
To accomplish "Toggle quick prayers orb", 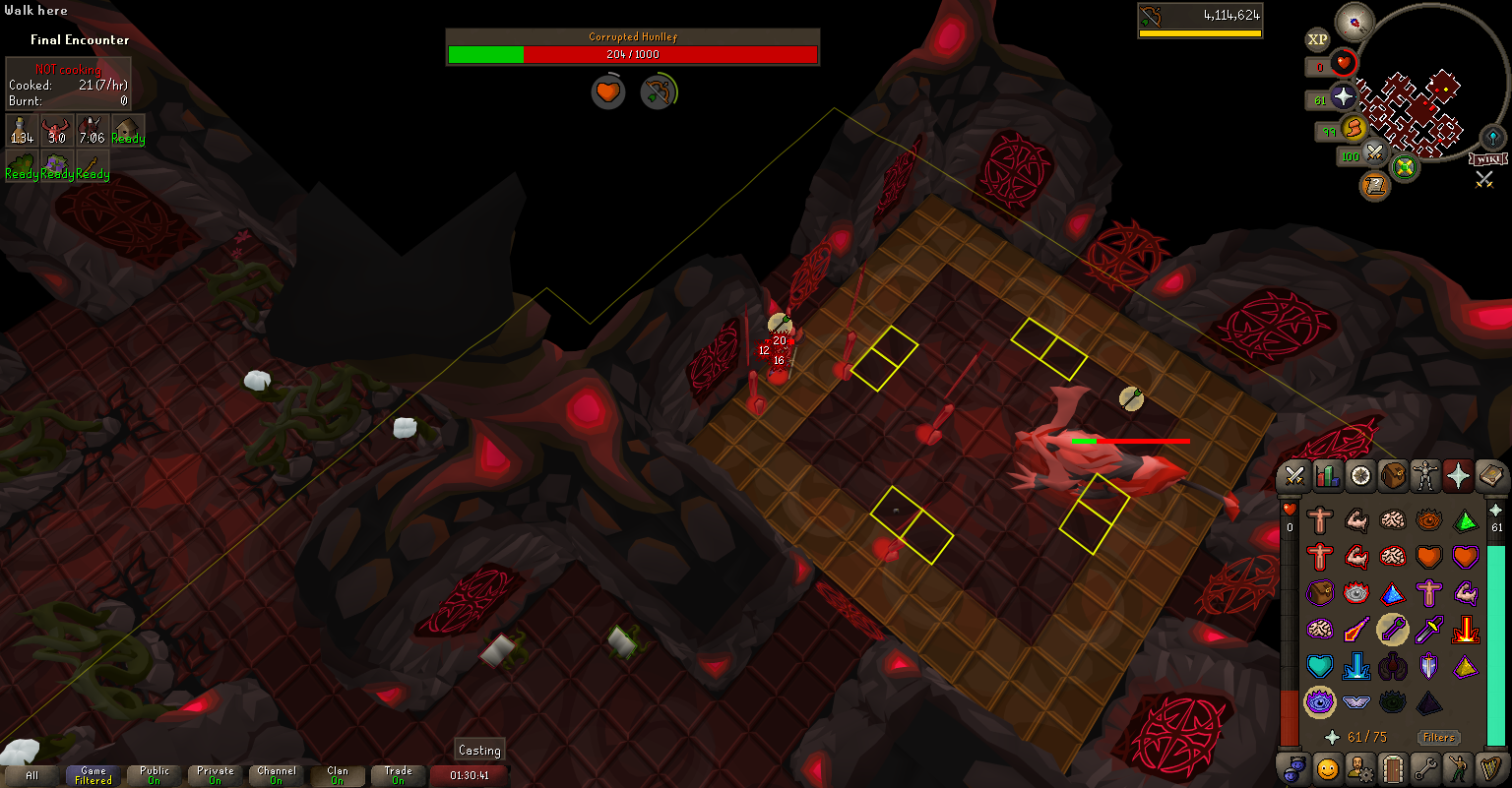I will (1345, 97).
